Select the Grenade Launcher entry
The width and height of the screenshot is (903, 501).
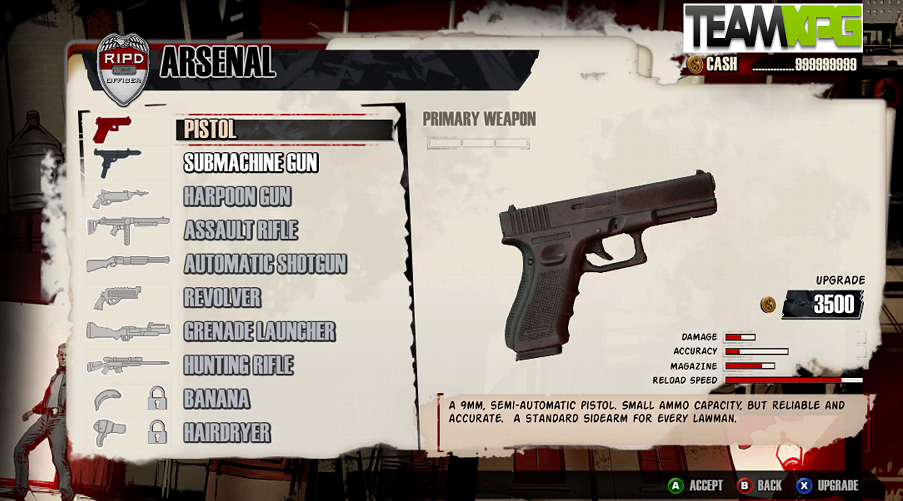[x=259, y=331]
